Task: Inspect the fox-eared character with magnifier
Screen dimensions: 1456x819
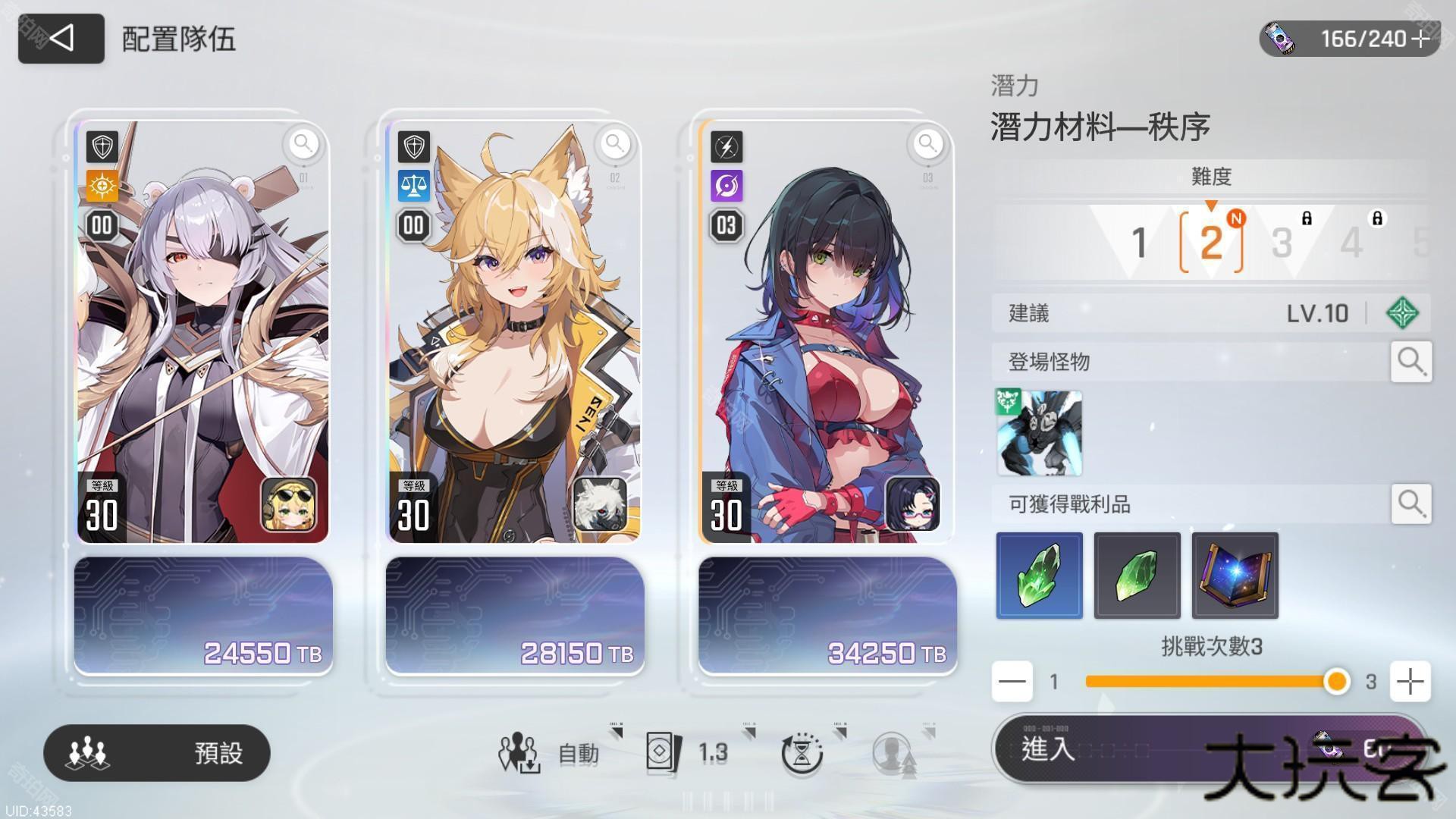Action: coord(615,143)
